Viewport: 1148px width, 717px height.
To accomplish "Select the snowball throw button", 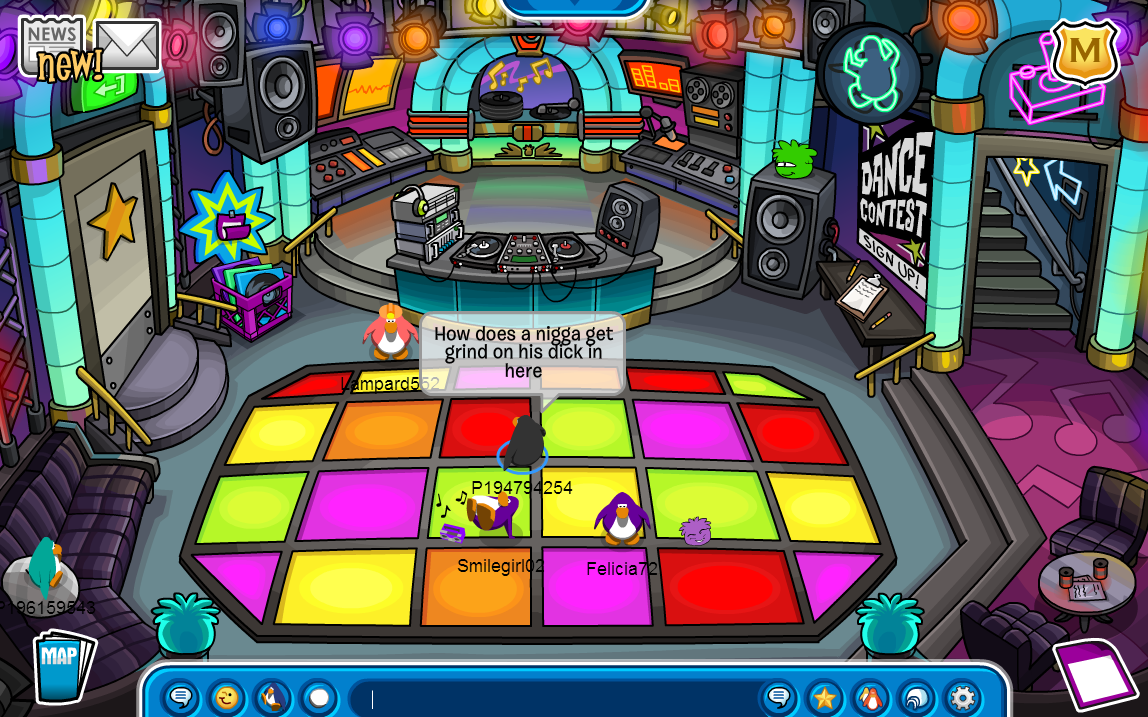I will click(318, 697).
